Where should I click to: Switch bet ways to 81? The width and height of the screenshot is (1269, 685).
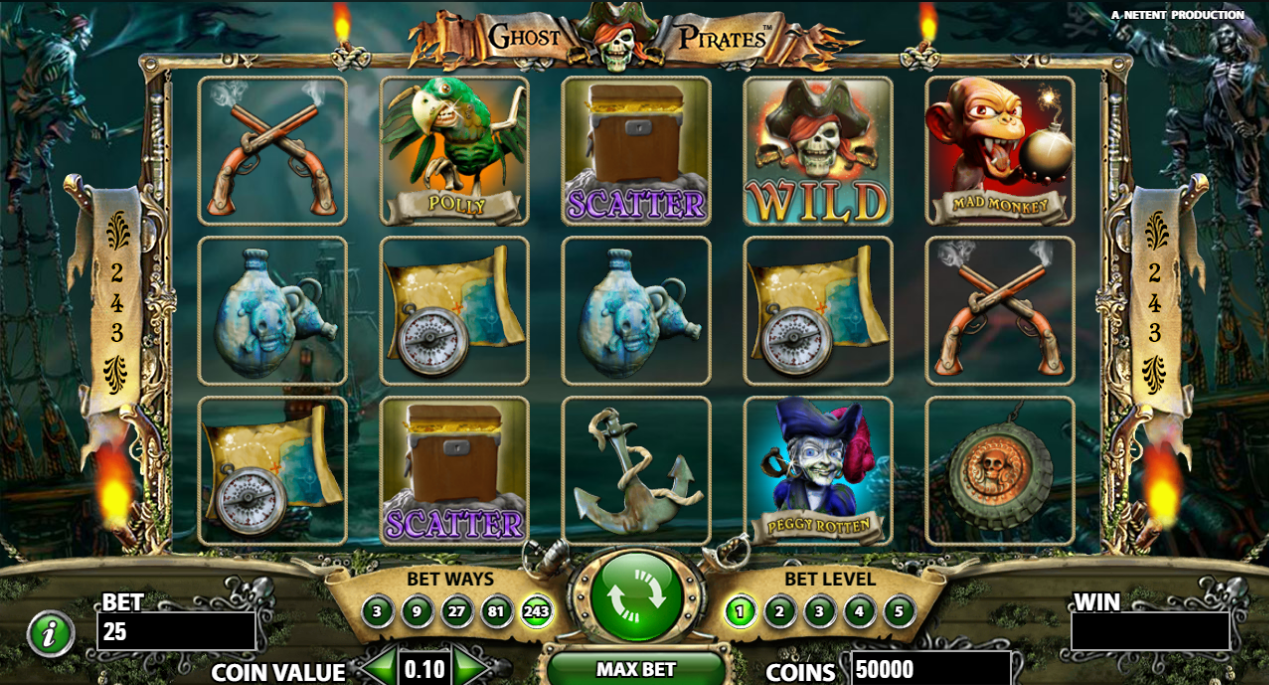[x=497, y=611]
